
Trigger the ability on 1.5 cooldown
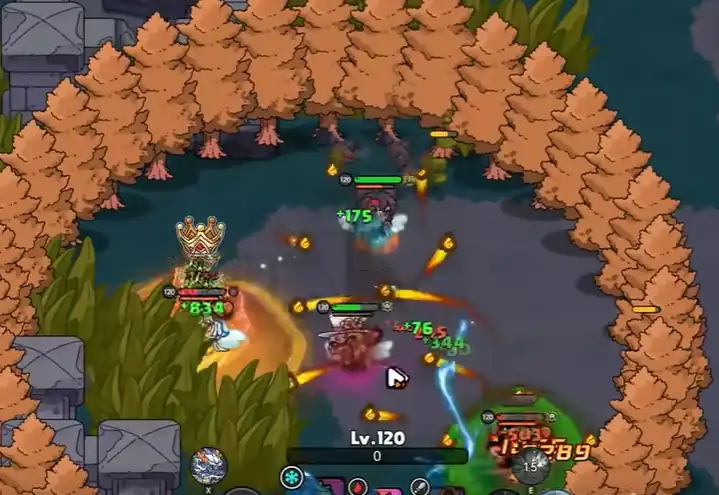tap(529, 464)
